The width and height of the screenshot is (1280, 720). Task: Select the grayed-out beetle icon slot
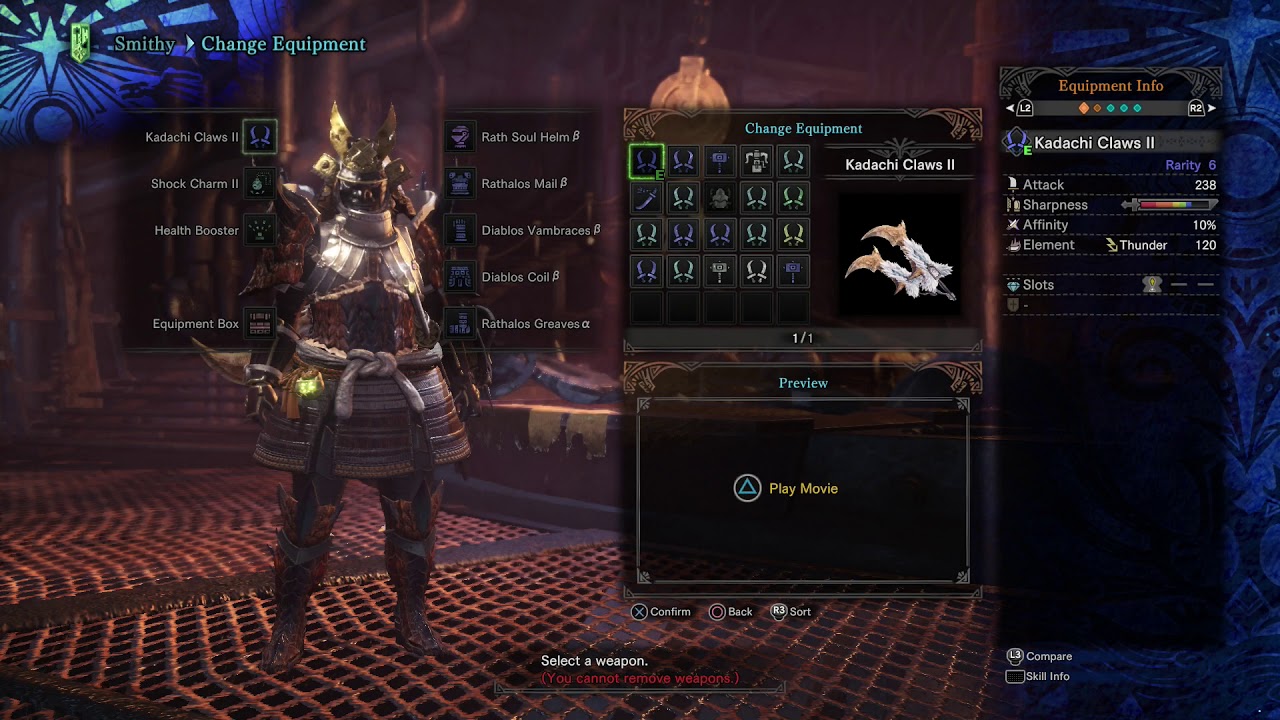coord(720,198)
